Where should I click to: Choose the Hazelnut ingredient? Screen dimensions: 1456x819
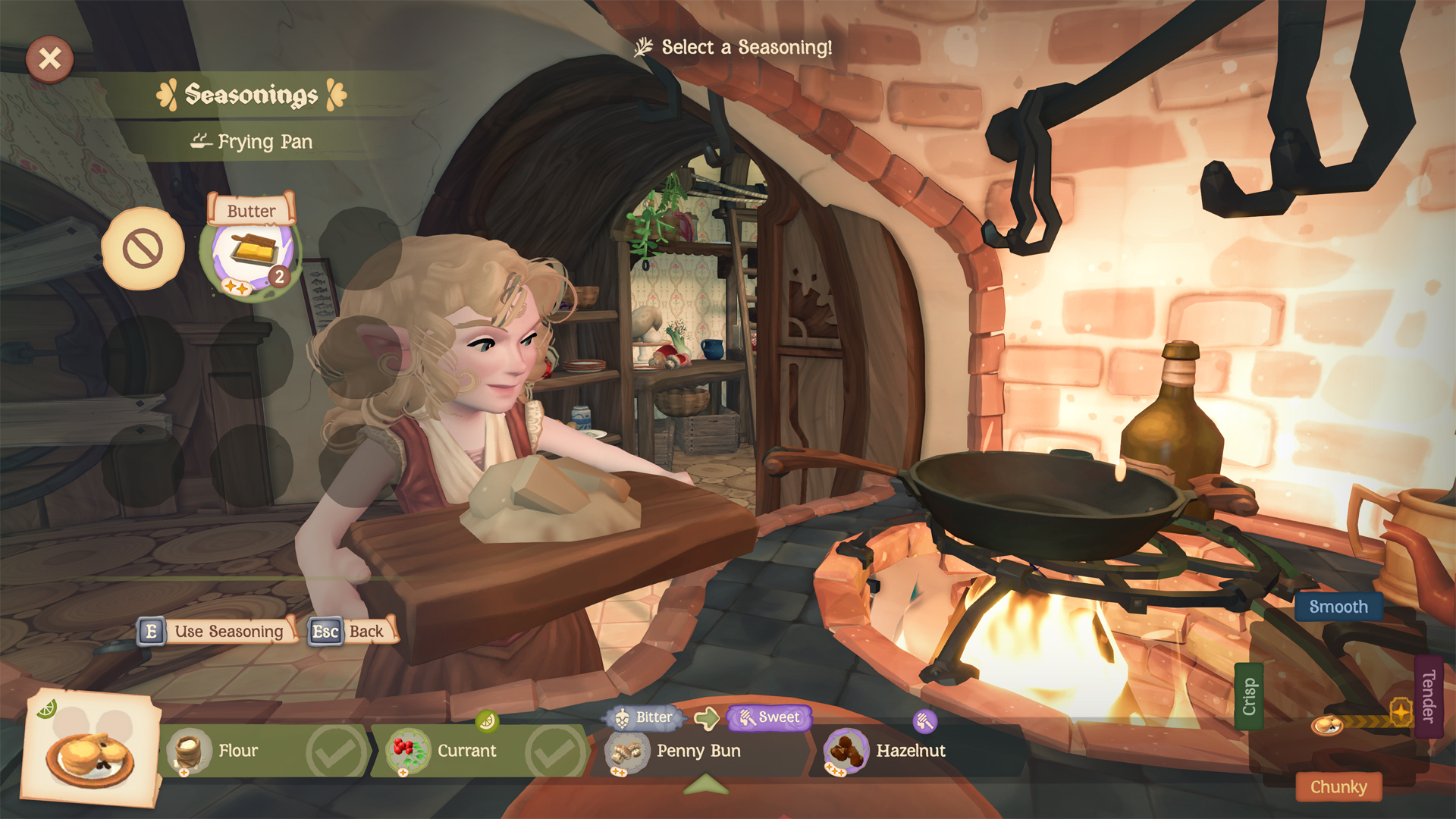coord(910,751)
